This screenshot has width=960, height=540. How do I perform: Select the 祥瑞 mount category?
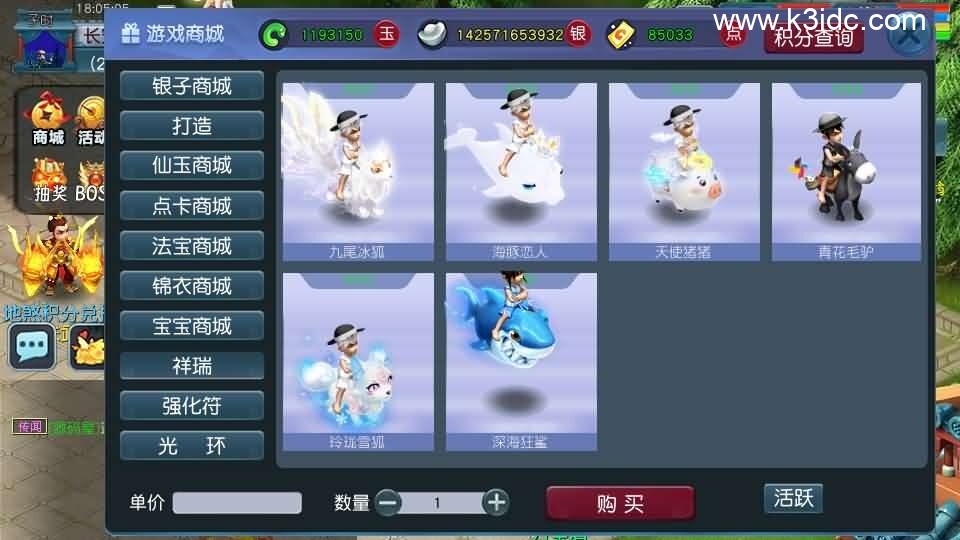(x=192, y=366)
